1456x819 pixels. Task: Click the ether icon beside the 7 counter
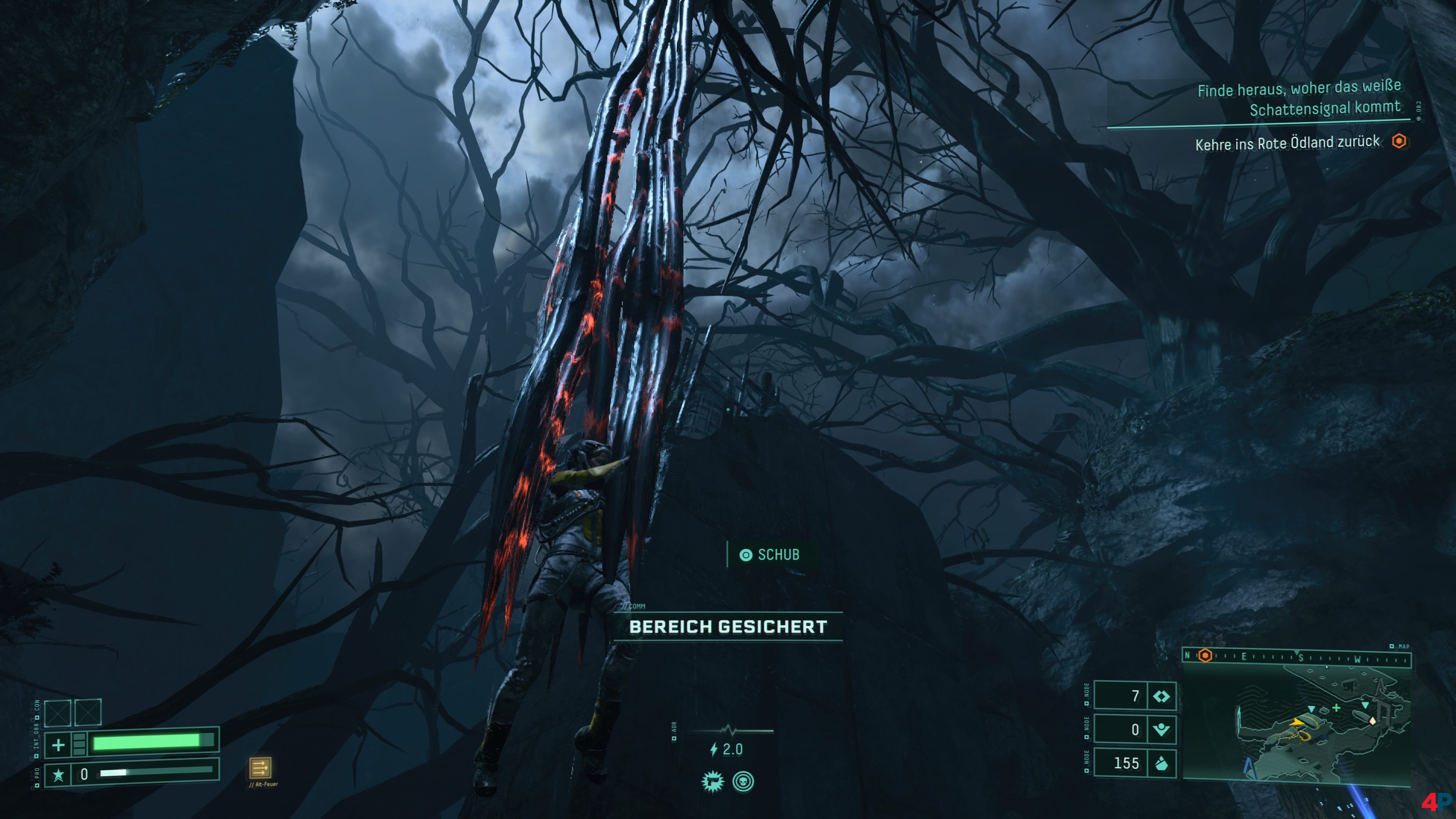[1161, 697]
